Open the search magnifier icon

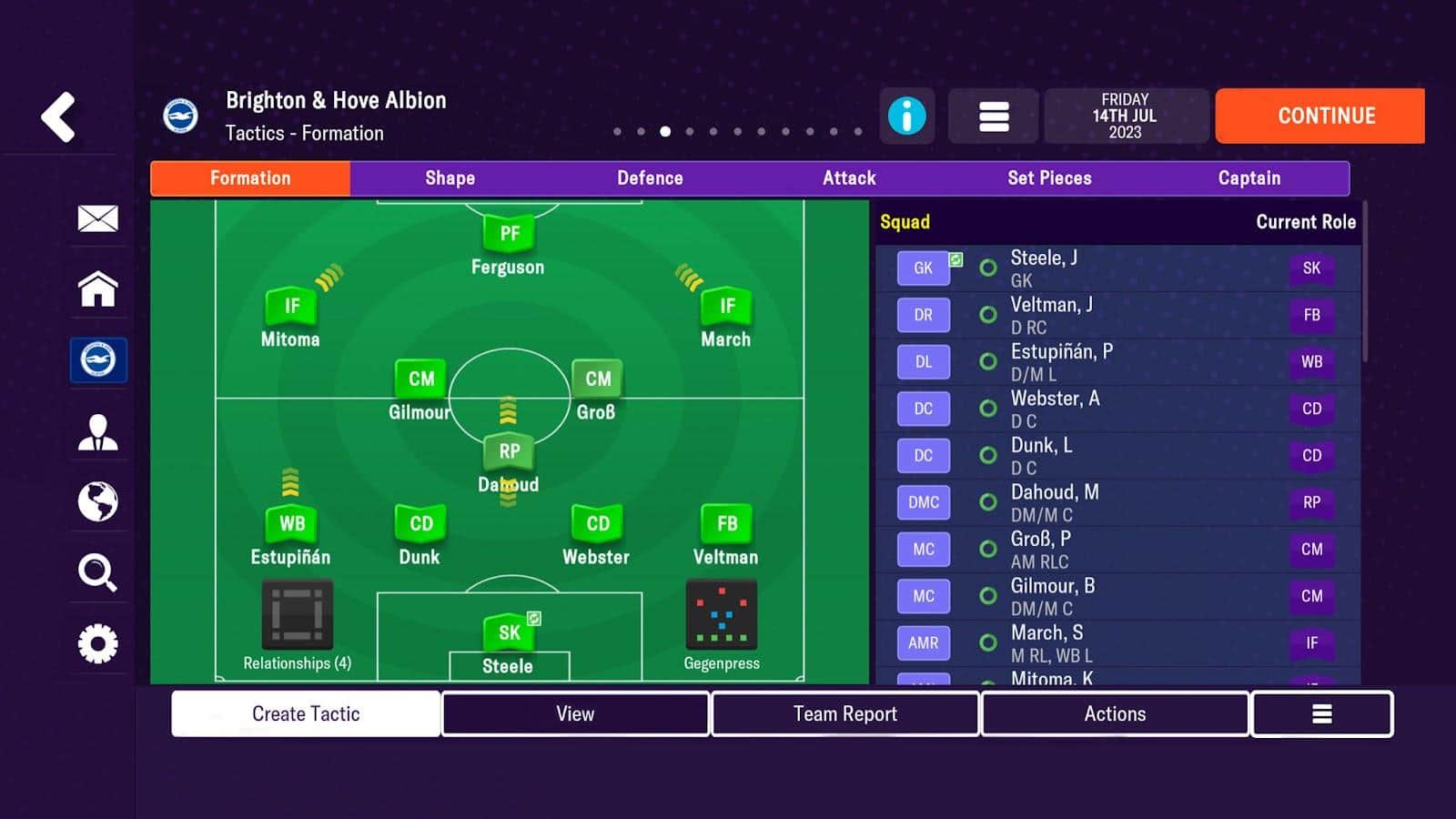97,572
